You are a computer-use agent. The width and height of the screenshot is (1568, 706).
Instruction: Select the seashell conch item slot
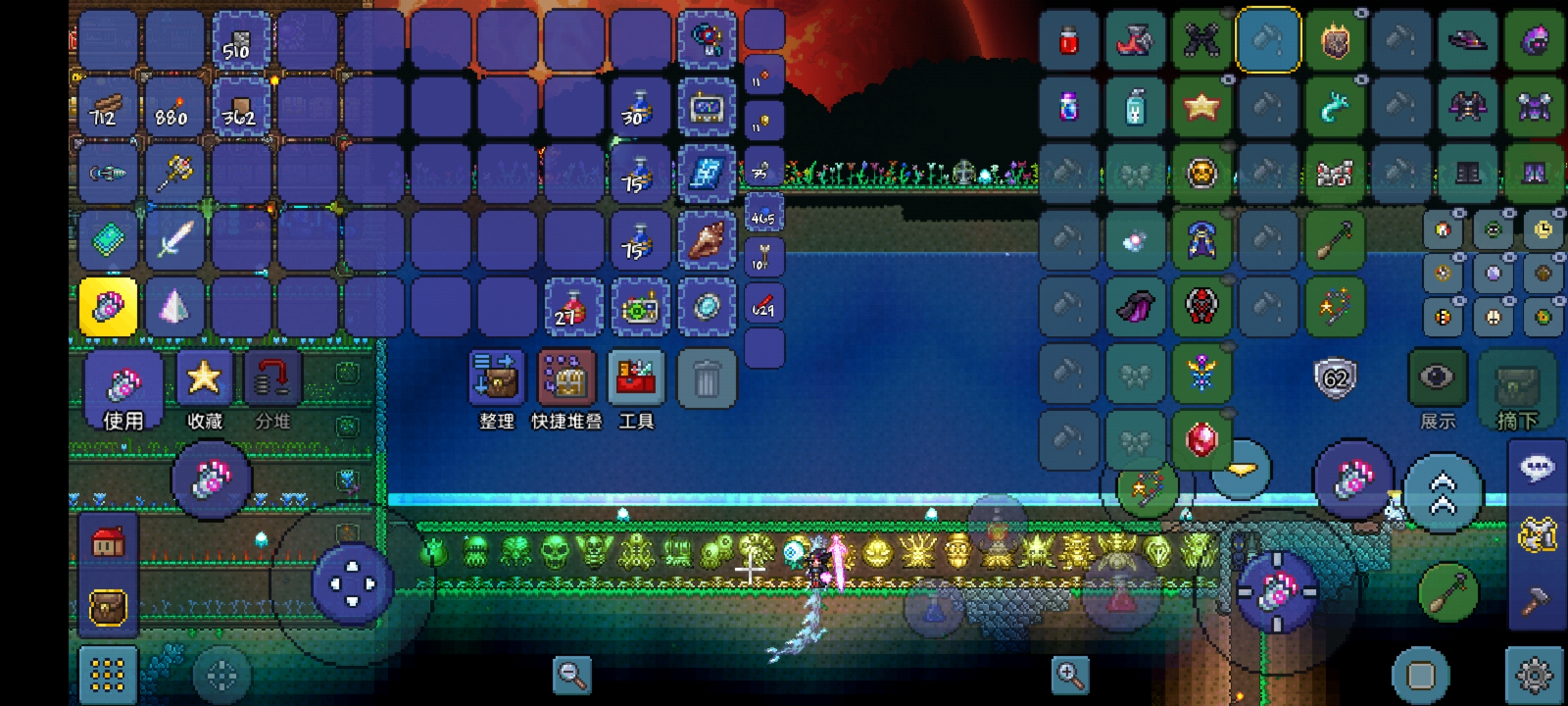(x=706, y=241)
